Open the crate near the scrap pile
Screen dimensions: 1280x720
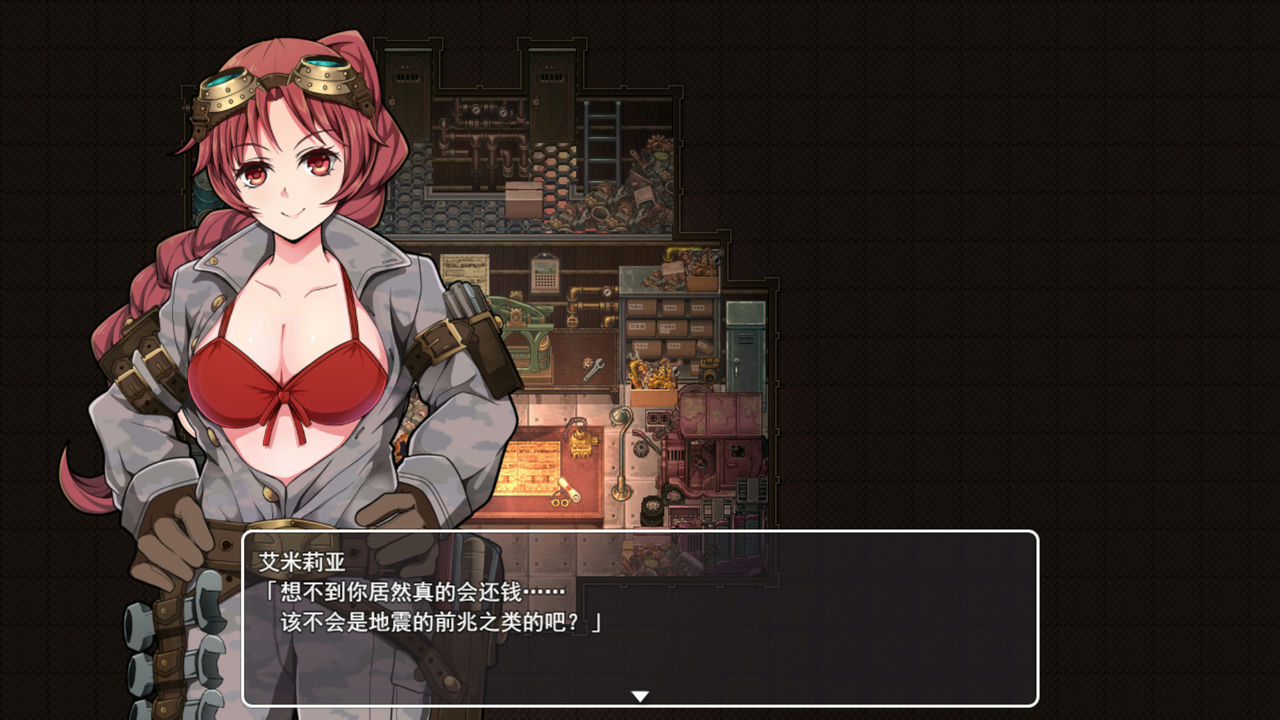(523, 199)
